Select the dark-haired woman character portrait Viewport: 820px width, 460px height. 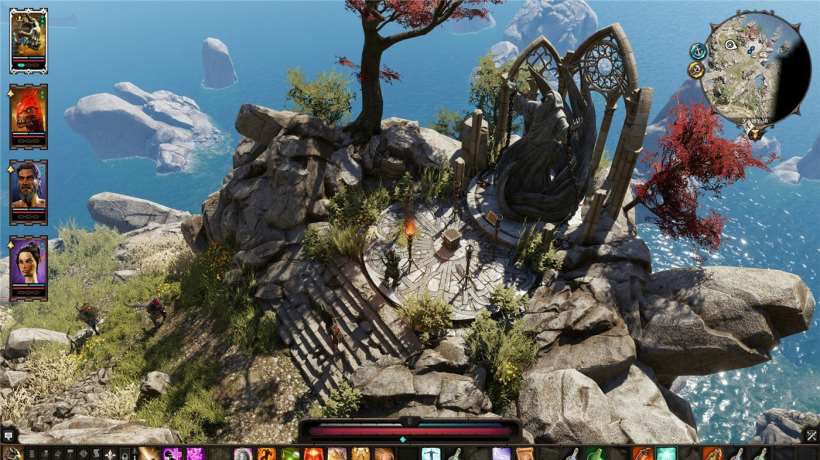(x=28, y=266)
